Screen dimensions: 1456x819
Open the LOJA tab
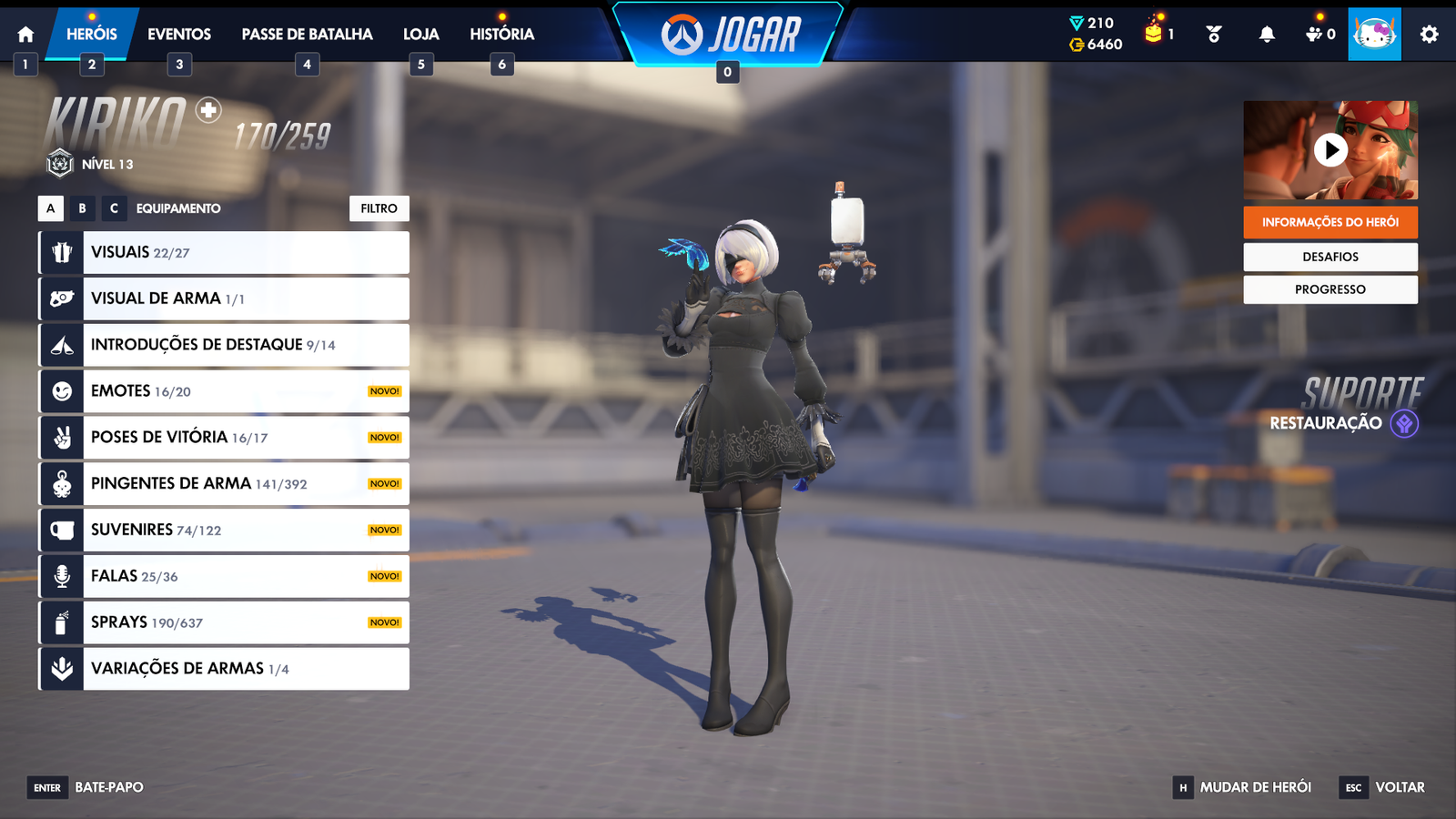tap(420, 34)
